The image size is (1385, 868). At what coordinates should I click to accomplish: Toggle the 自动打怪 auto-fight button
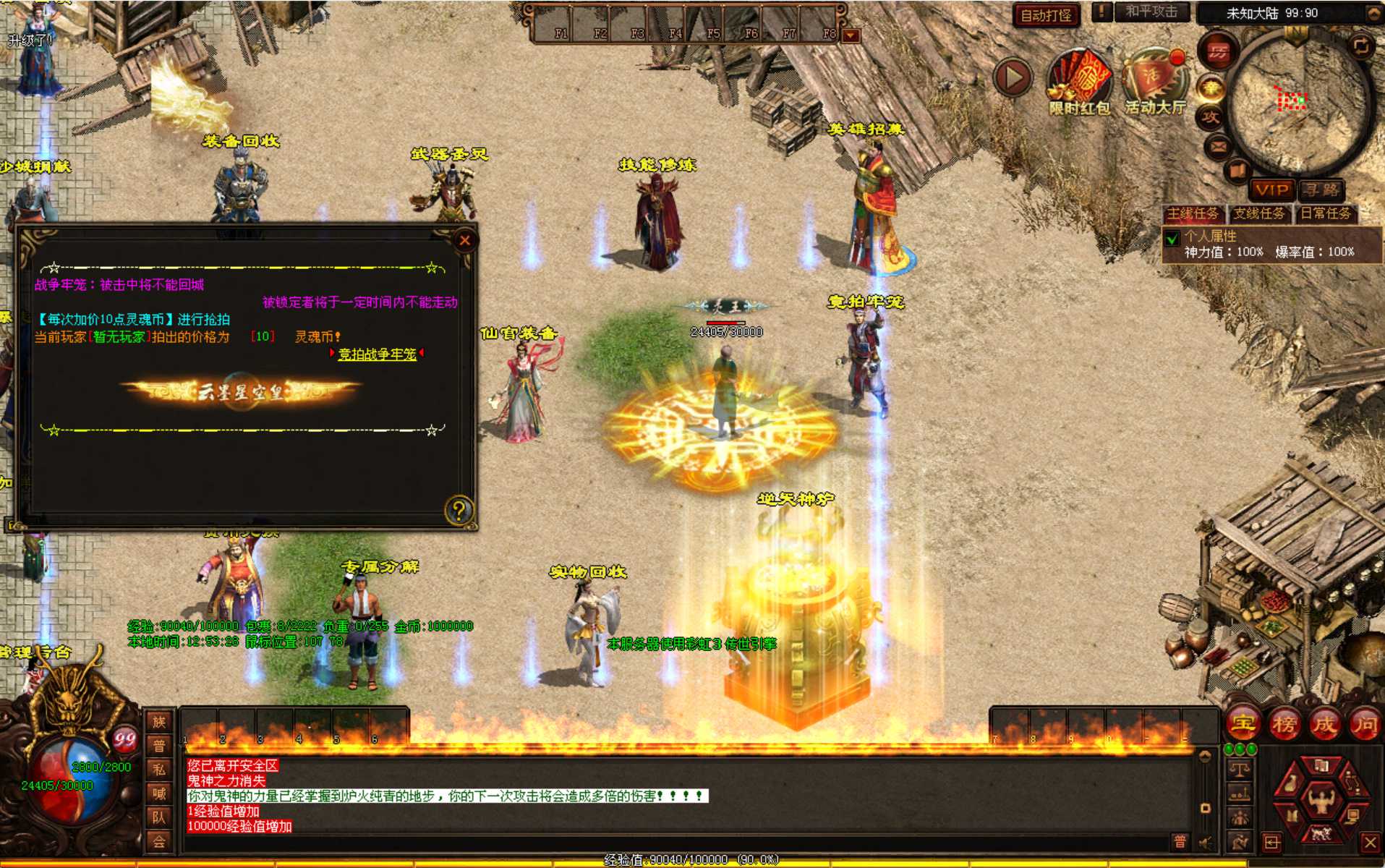[x=1046, y=14]
